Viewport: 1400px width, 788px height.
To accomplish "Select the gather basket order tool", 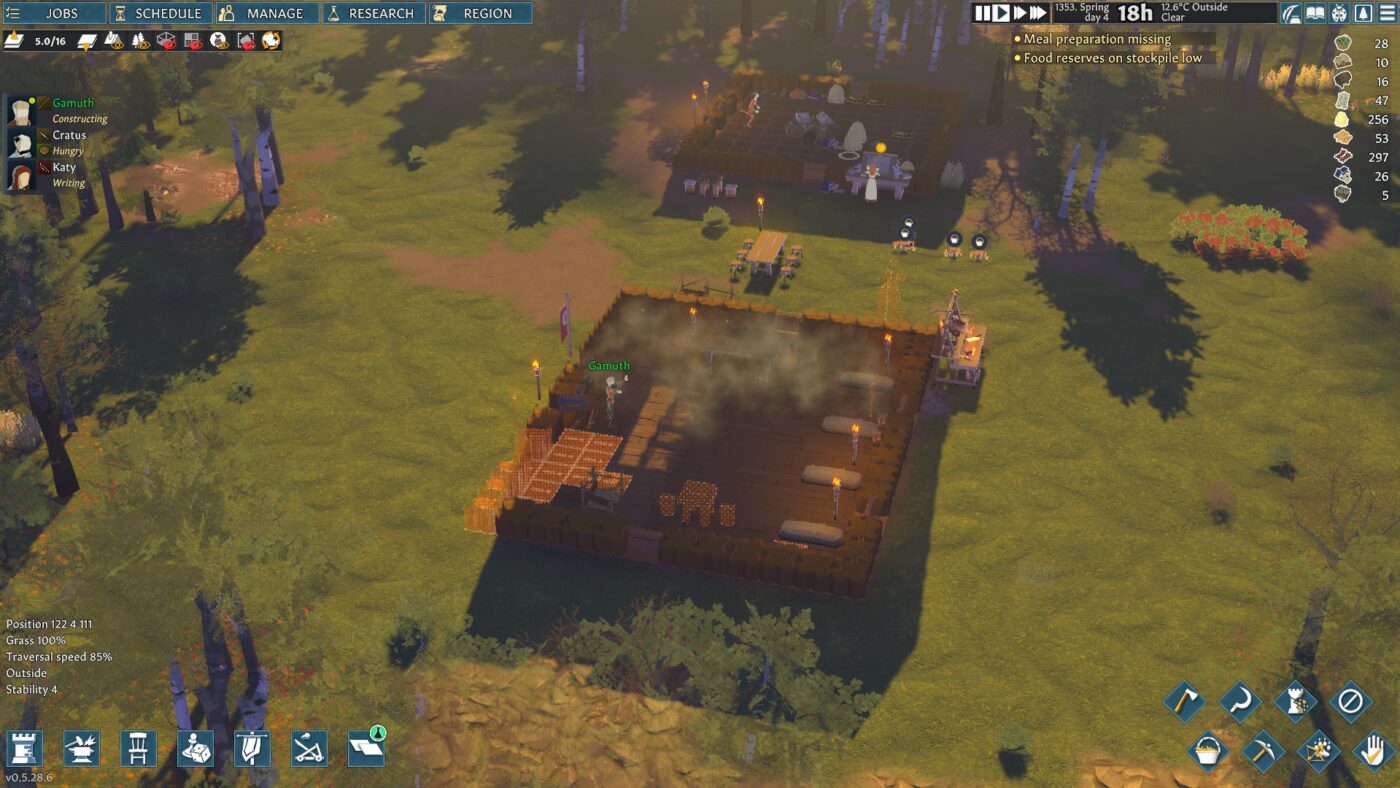I will 1208,750.
